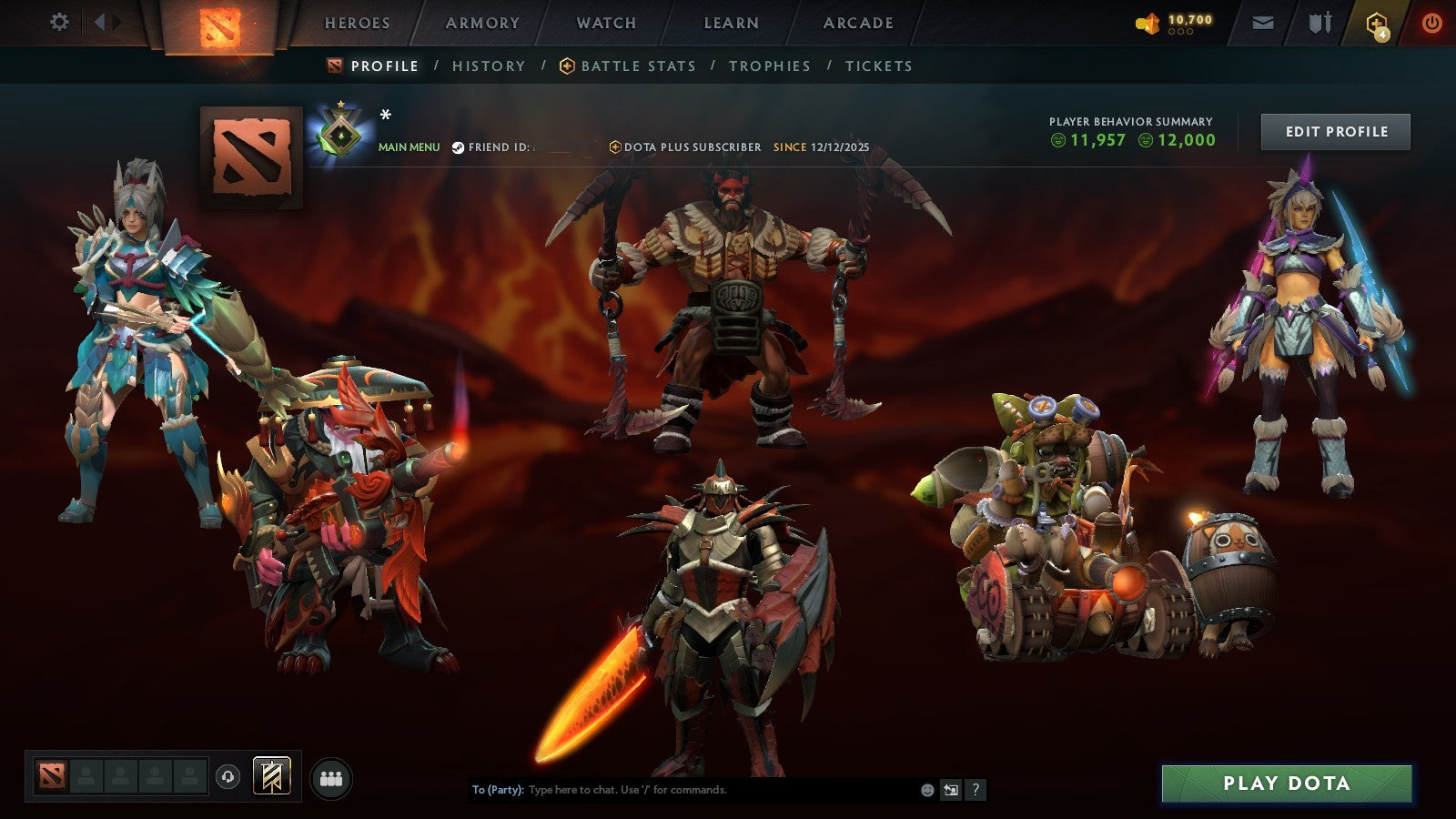
Task: Switch to the HISTORY tab
Action: click(489, 66)
